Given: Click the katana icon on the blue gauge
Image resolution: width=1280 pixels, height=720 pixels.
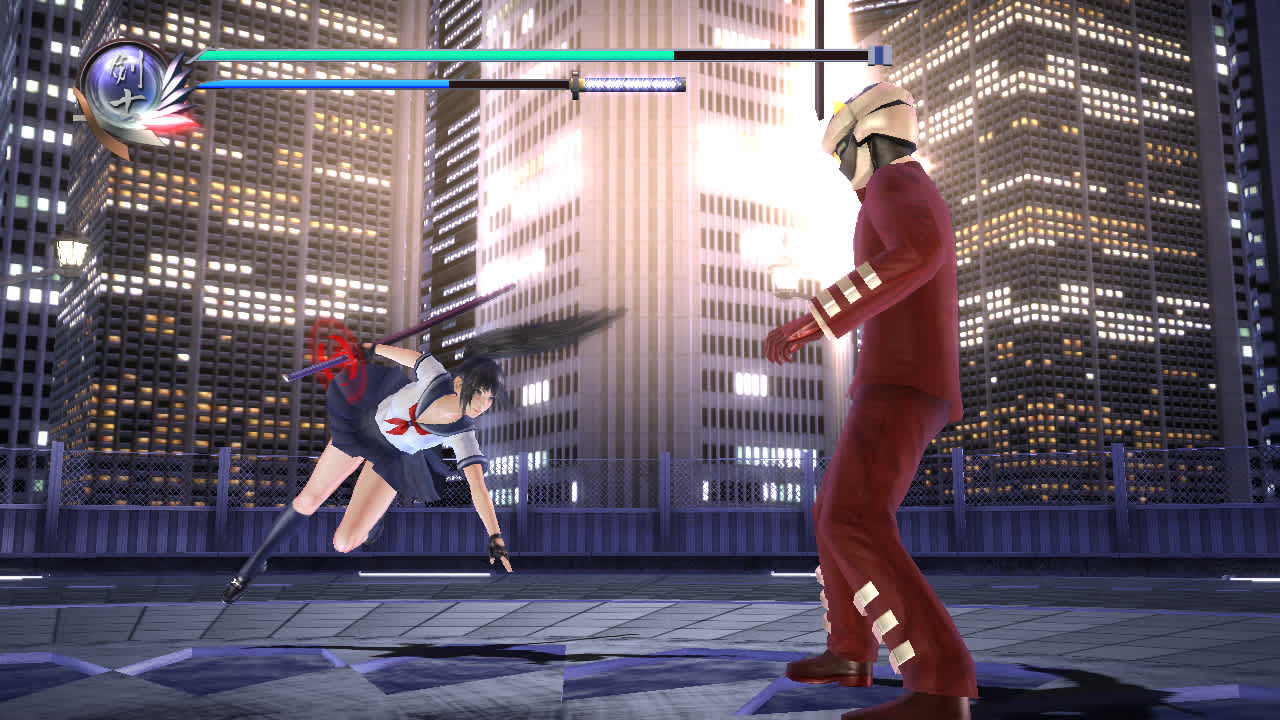Looking at the screenshot, I should pos(630,85).
